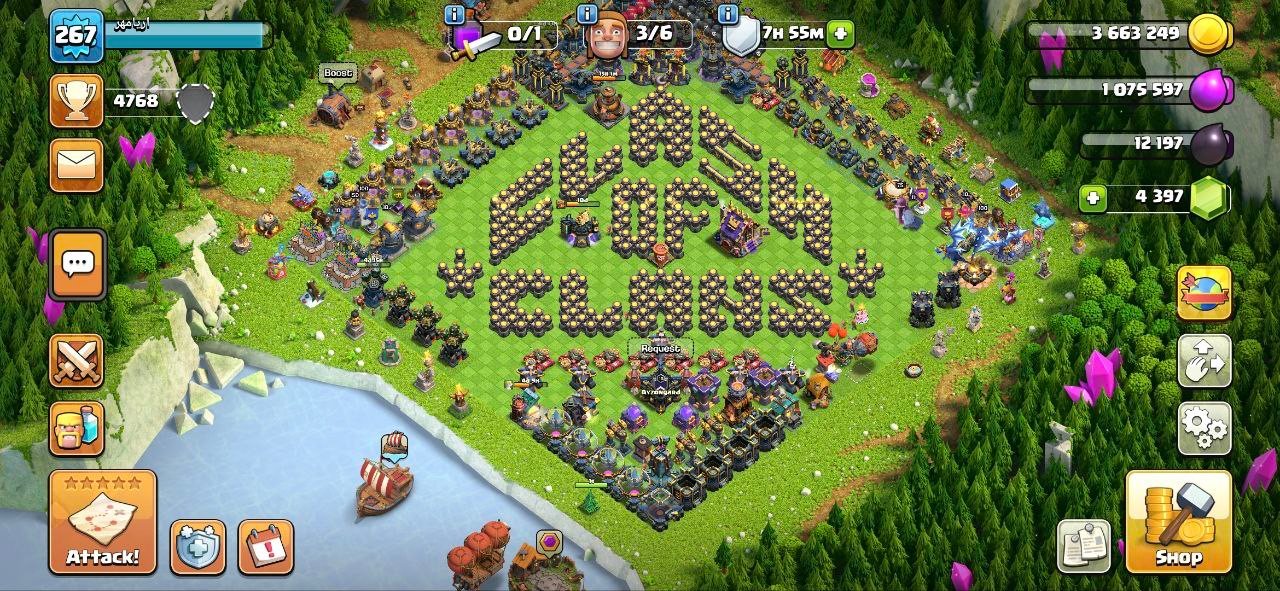Click the Request button above the clan castle
This screenshot has width=1280, height=591.
click(x=660, y=348)
